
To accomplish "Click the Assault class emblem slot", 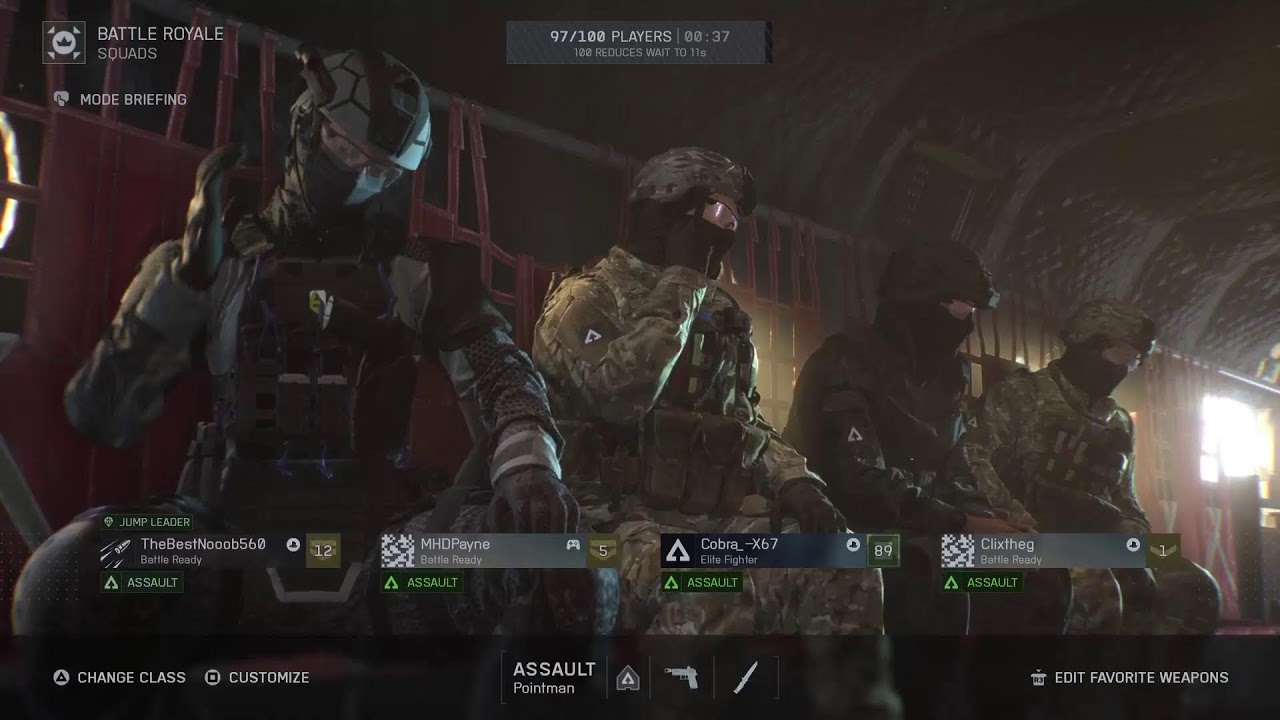I will pos(628,677).
